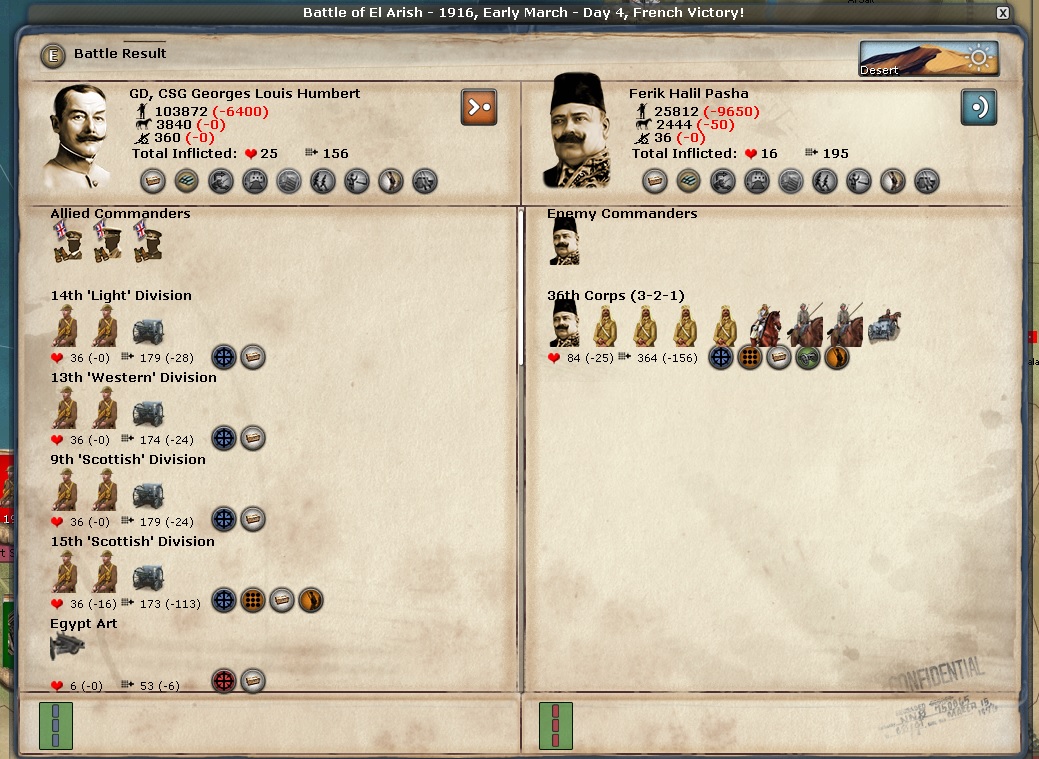Select the enemy 36th Corps entry
The height and width of the screenshot is (759, 1039).
616,296
